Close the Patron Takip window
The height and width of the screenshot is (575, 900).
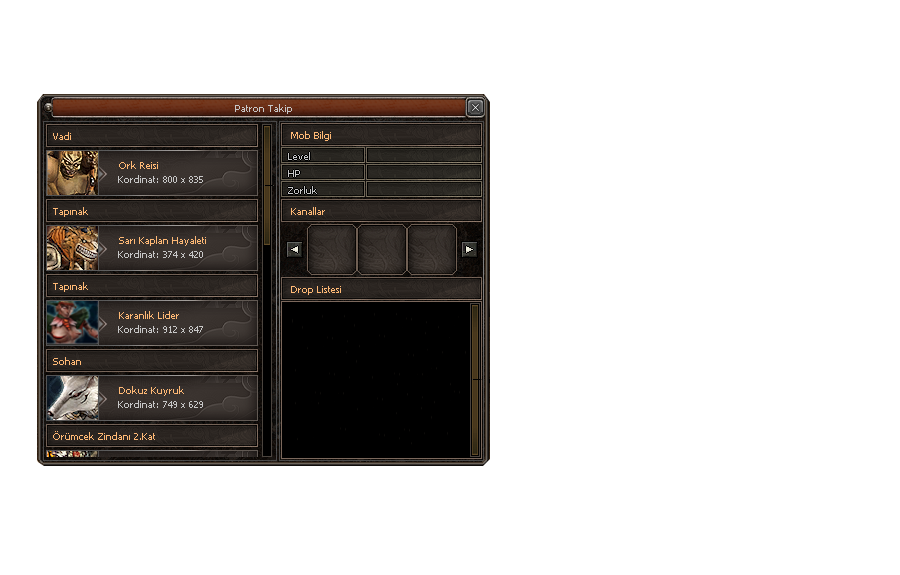click(475, 108)
